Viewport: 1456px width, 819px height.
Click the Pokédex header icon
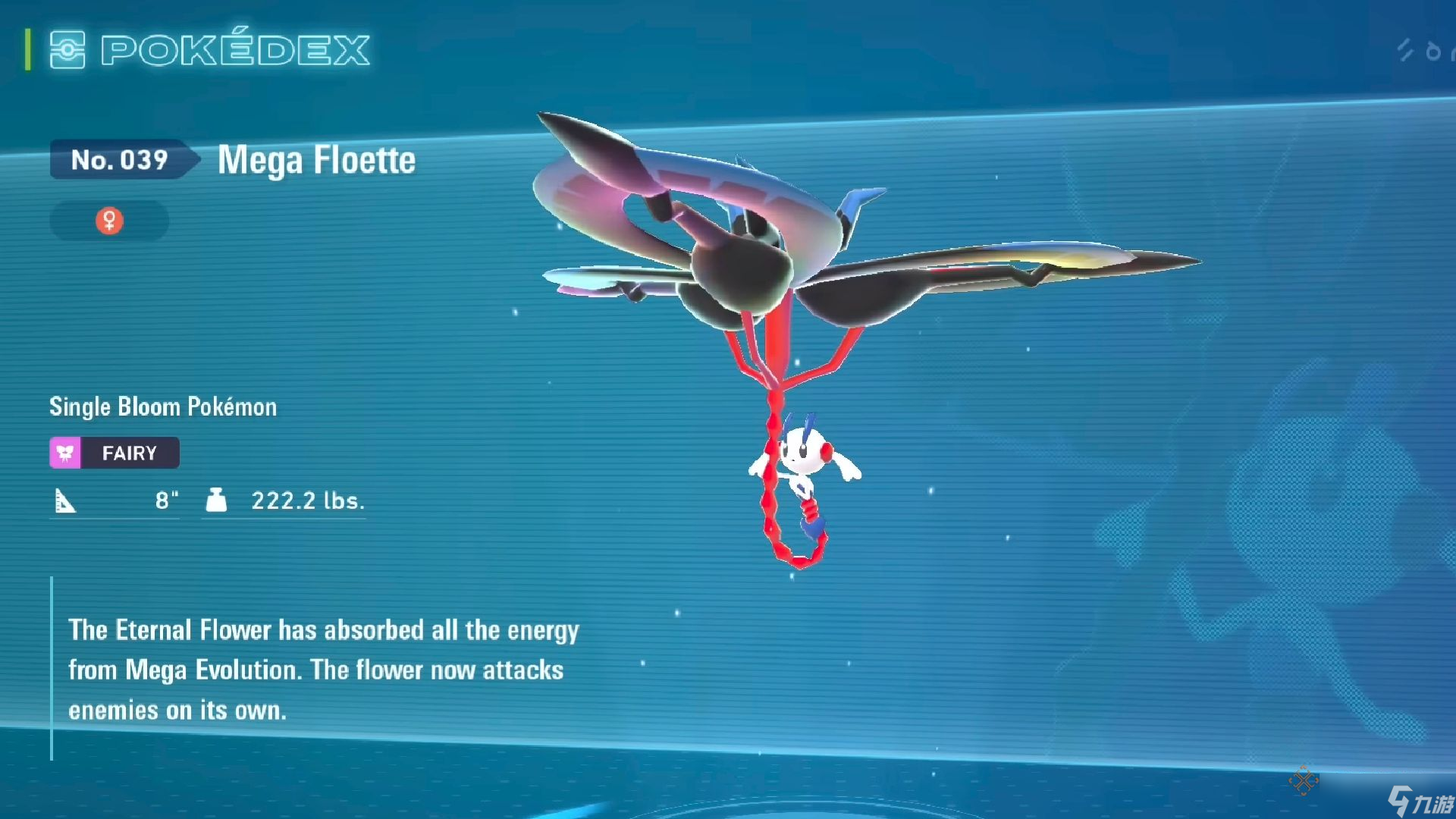(x=67, y=50)
